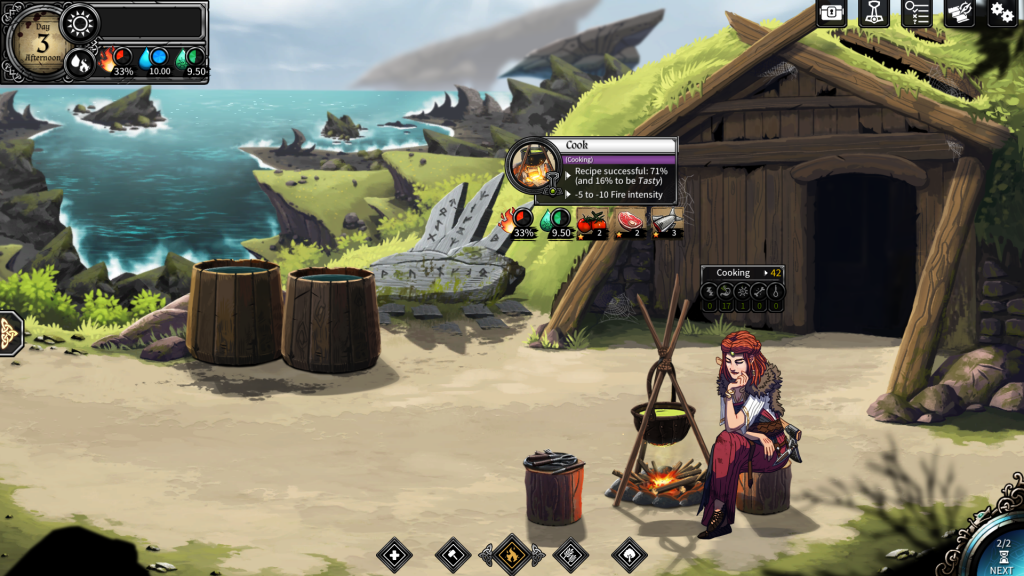Expand the Celtic knot side panel tab
Screen dimensions: 1024x576
[10, 332]
